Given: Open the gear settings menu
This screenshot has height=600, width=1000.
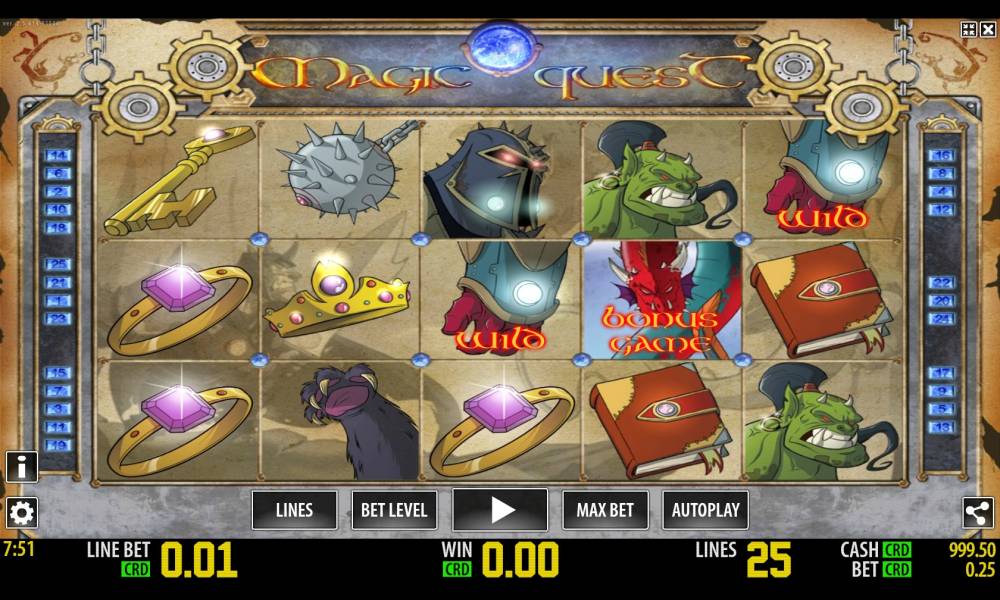Looking at the screenshot, I should click(x=21, y=513).
